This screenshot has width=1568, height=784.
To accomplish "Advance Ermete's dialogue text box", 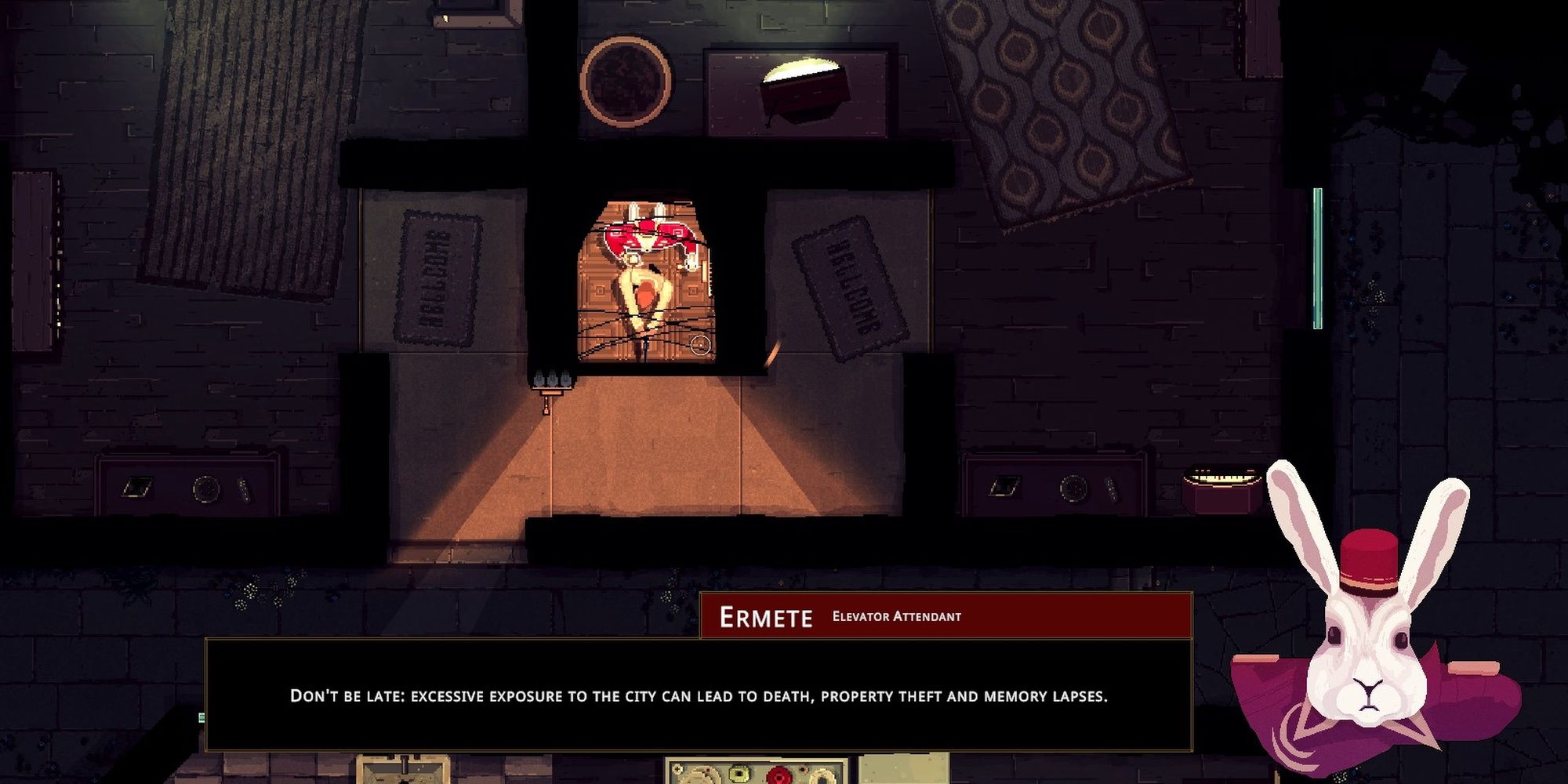I will (x=698, y=695).
